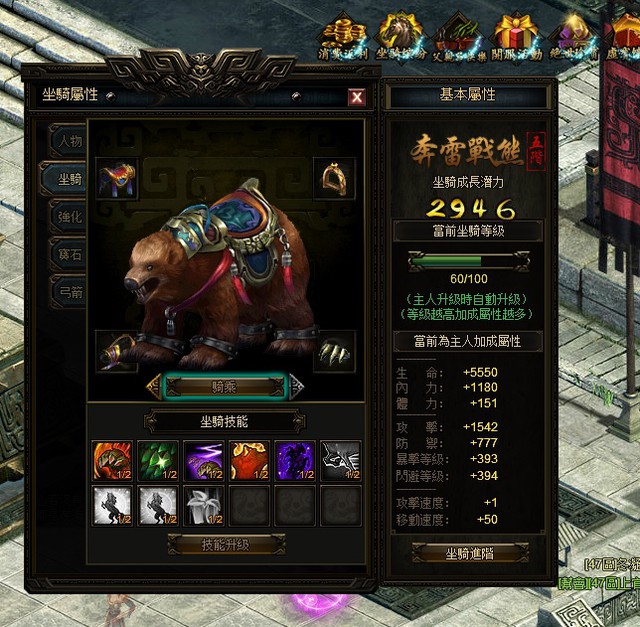Click the 坐騎進階 mount advance button
Image resolution: width=640 pixels, height=627 pixels.
(467, 553)
